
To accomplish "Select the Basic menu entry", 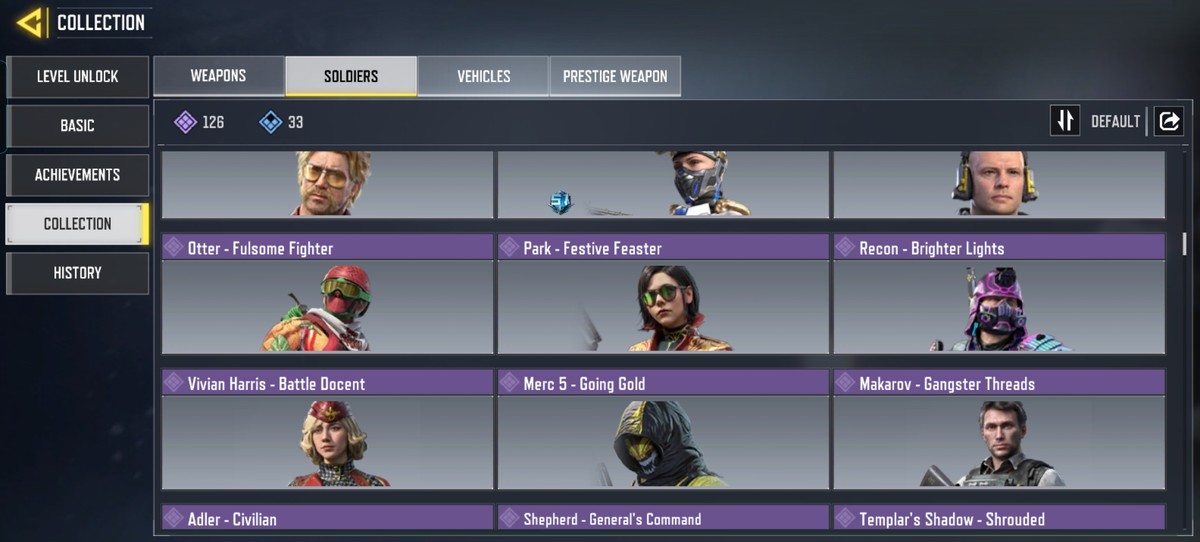I will tap(77, 126).
